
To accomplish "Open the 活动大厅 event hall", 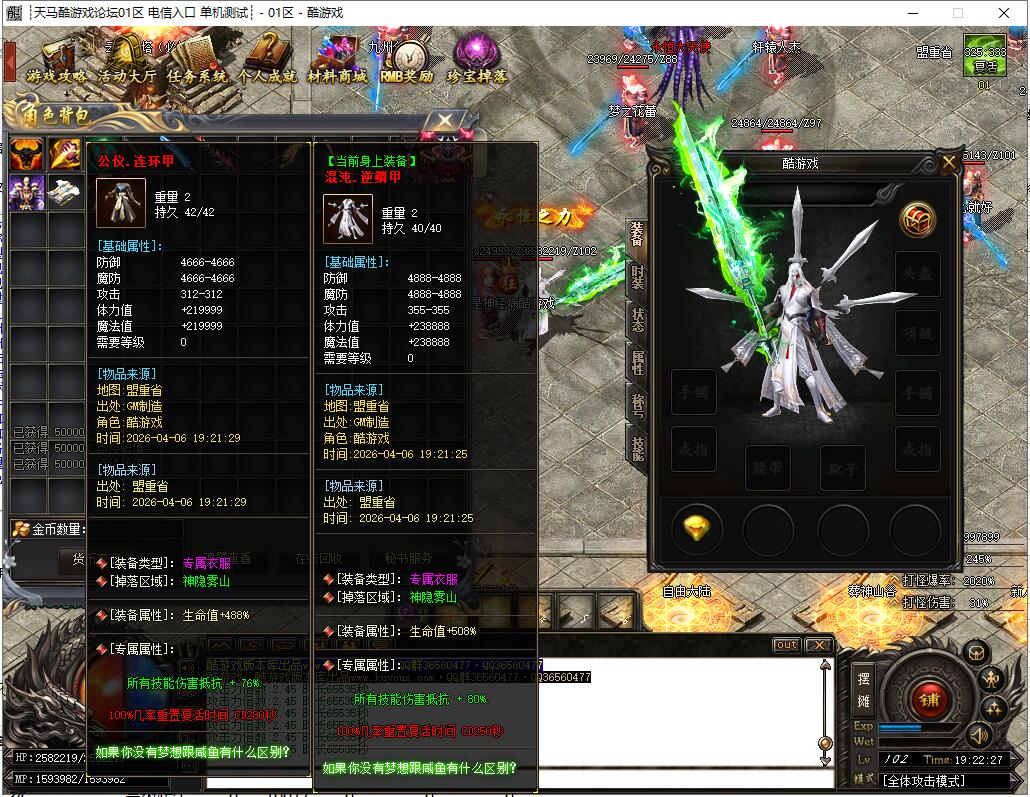I will pyautogui.click(x=126, y=60).
